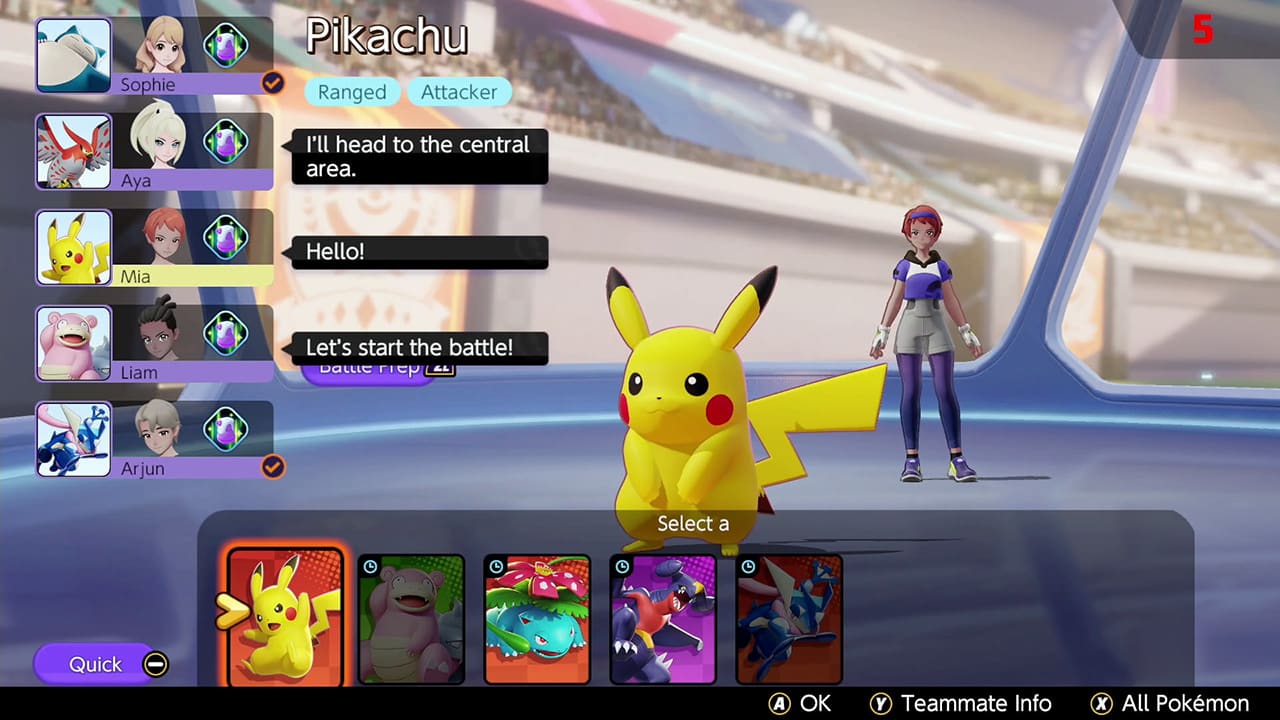Click the Attacker tag under Pikachu
This screenshot has height=720, width=1280.
pos(459,91)
